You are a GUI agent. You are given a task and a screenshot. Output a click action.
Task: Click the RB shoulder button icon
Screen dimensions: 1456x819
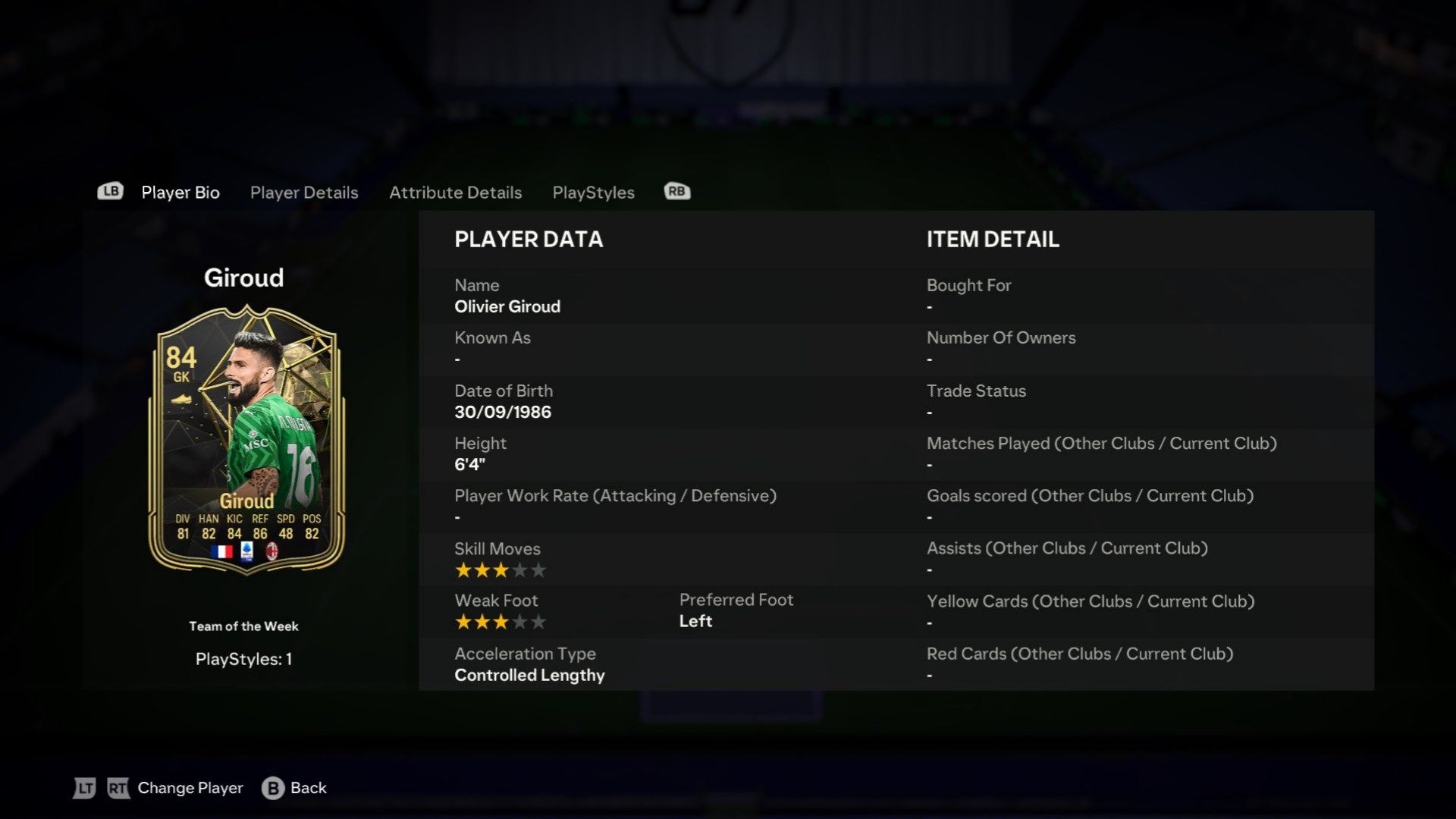tap(677, 192)
